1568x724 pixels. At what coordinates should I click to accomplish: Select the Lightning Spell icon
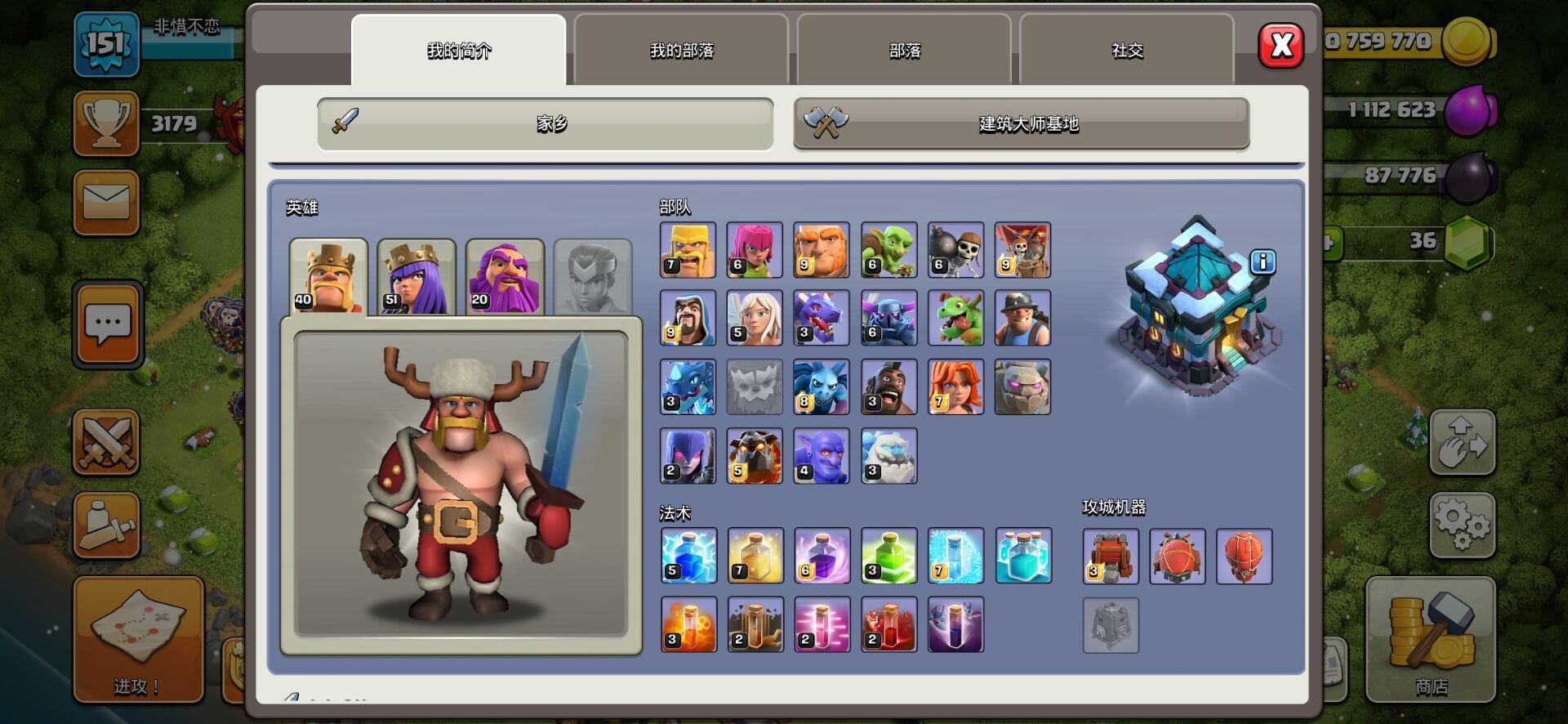click(688, 556)
